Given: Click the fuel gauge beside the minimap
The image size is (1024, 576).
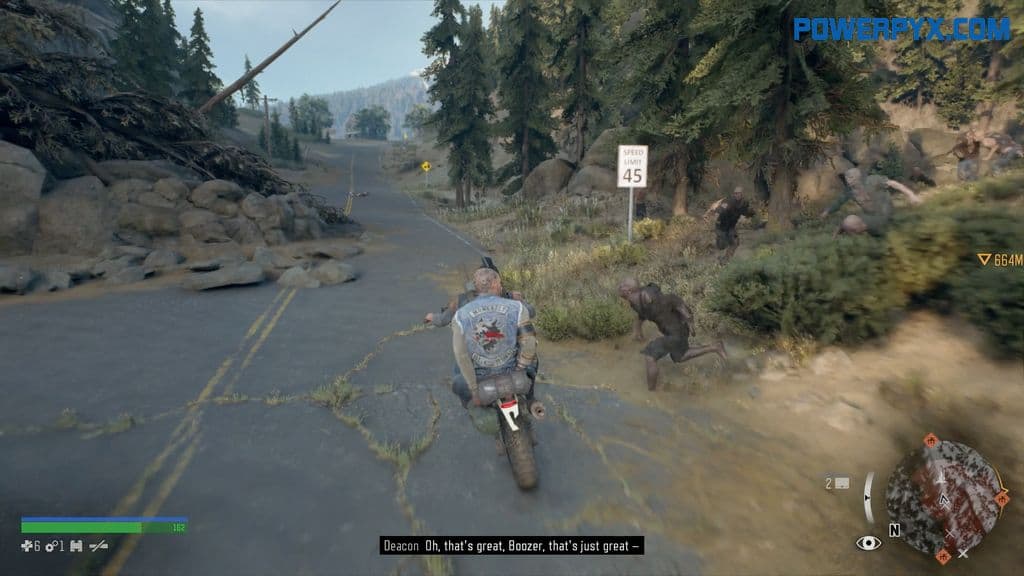Looking at the screenshot, I should click(x=869, y=497).
